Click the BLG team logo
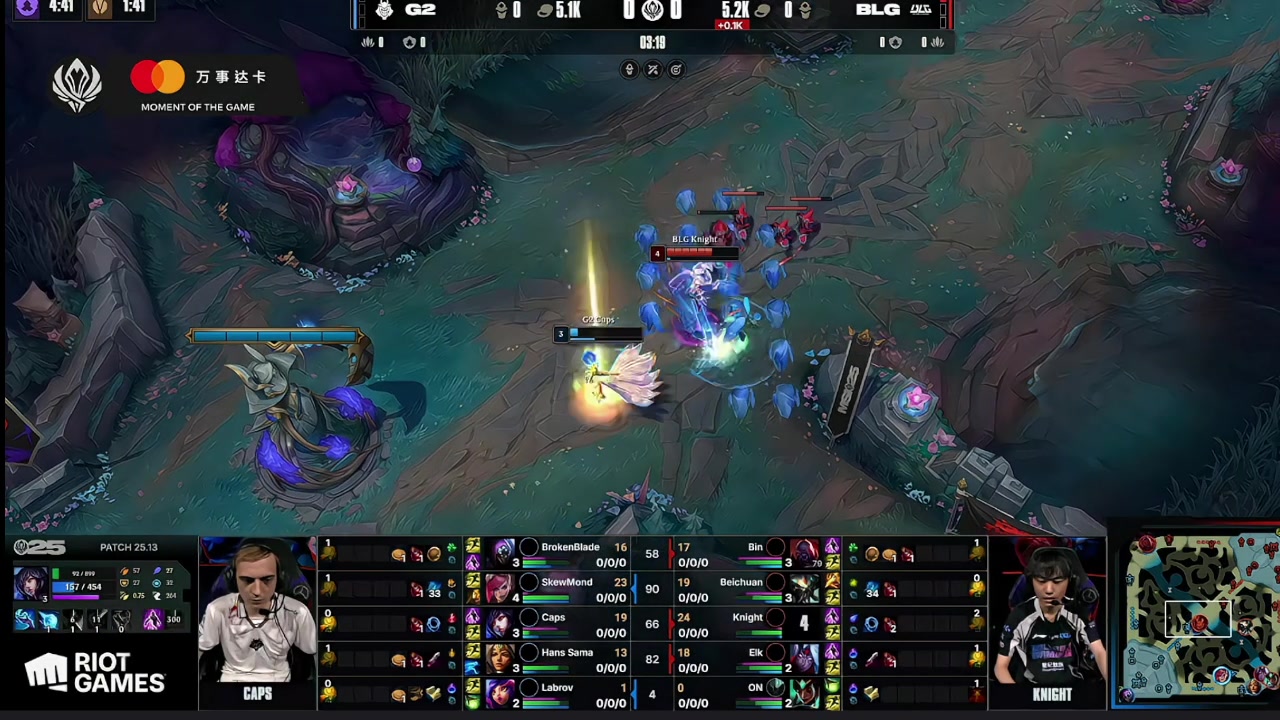 [x=920, y=11]
